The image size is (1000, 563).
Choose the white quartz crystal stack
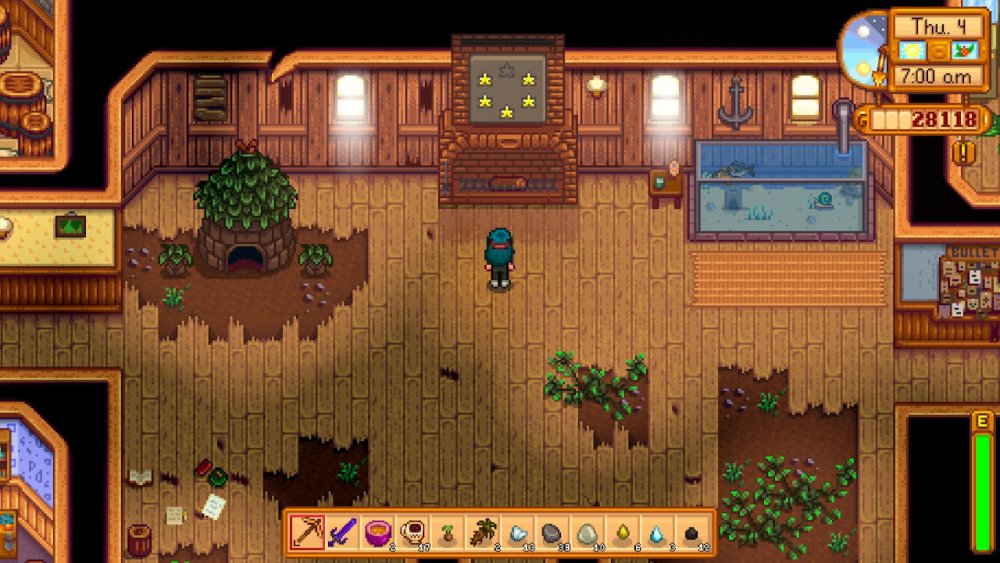pyautogui.click(x=517, y=532)
